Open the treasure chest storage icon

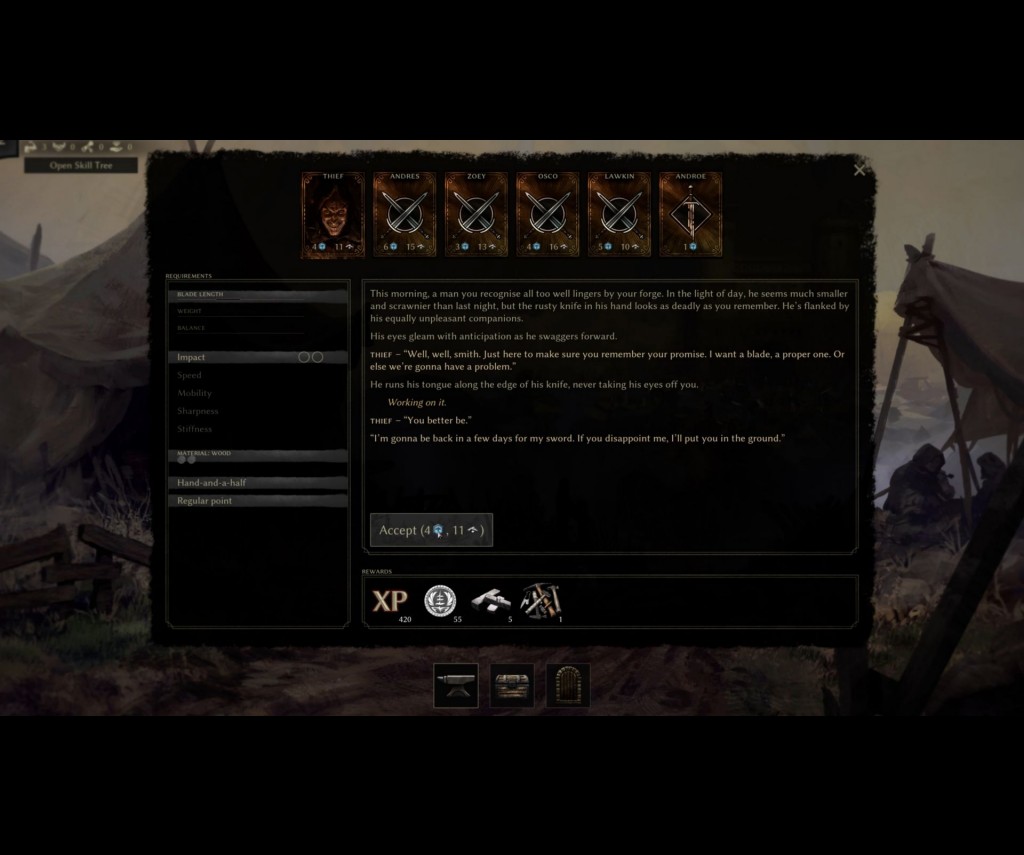(512, 686)
